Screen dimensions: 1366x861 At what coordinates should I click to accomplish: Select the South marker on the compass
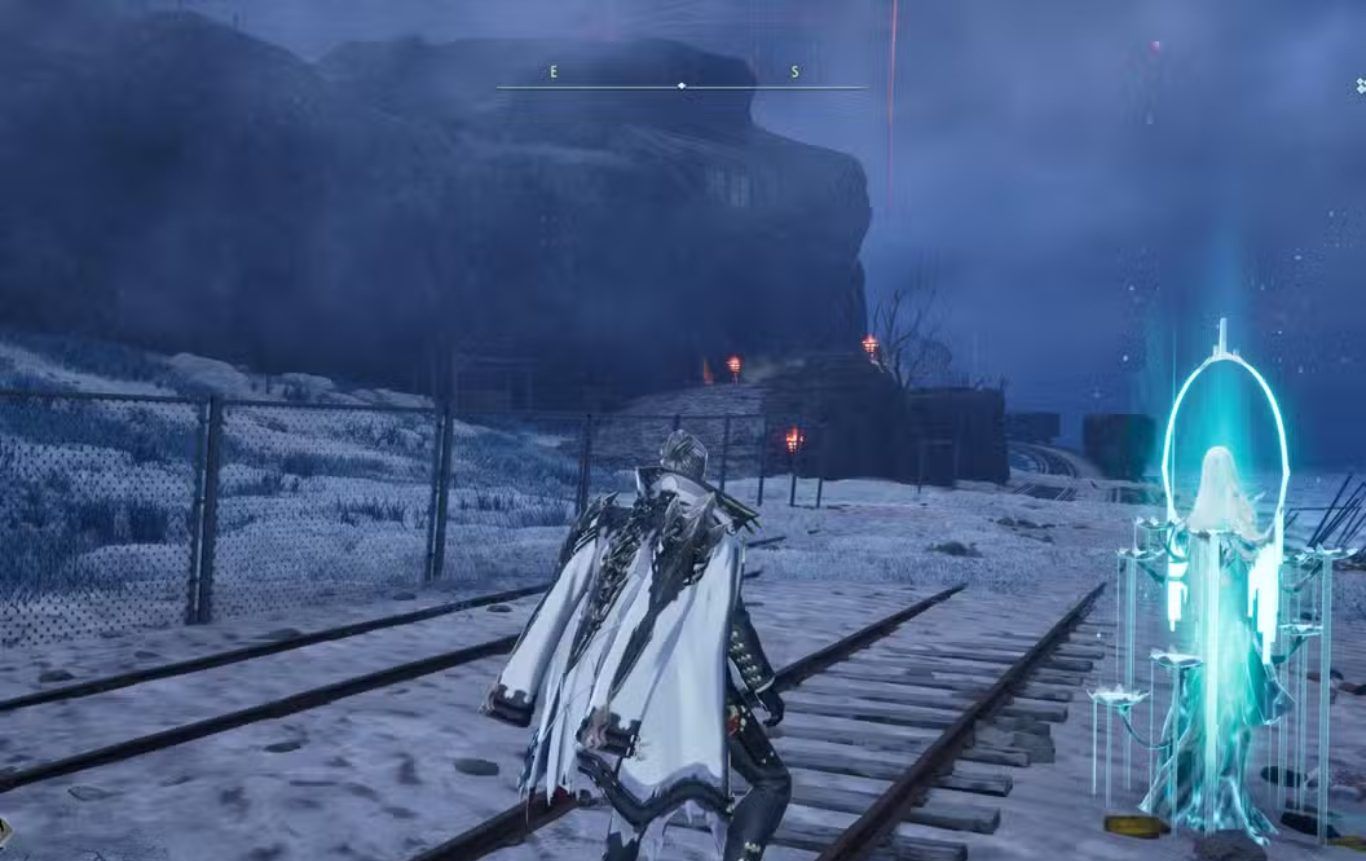(795, 73)
